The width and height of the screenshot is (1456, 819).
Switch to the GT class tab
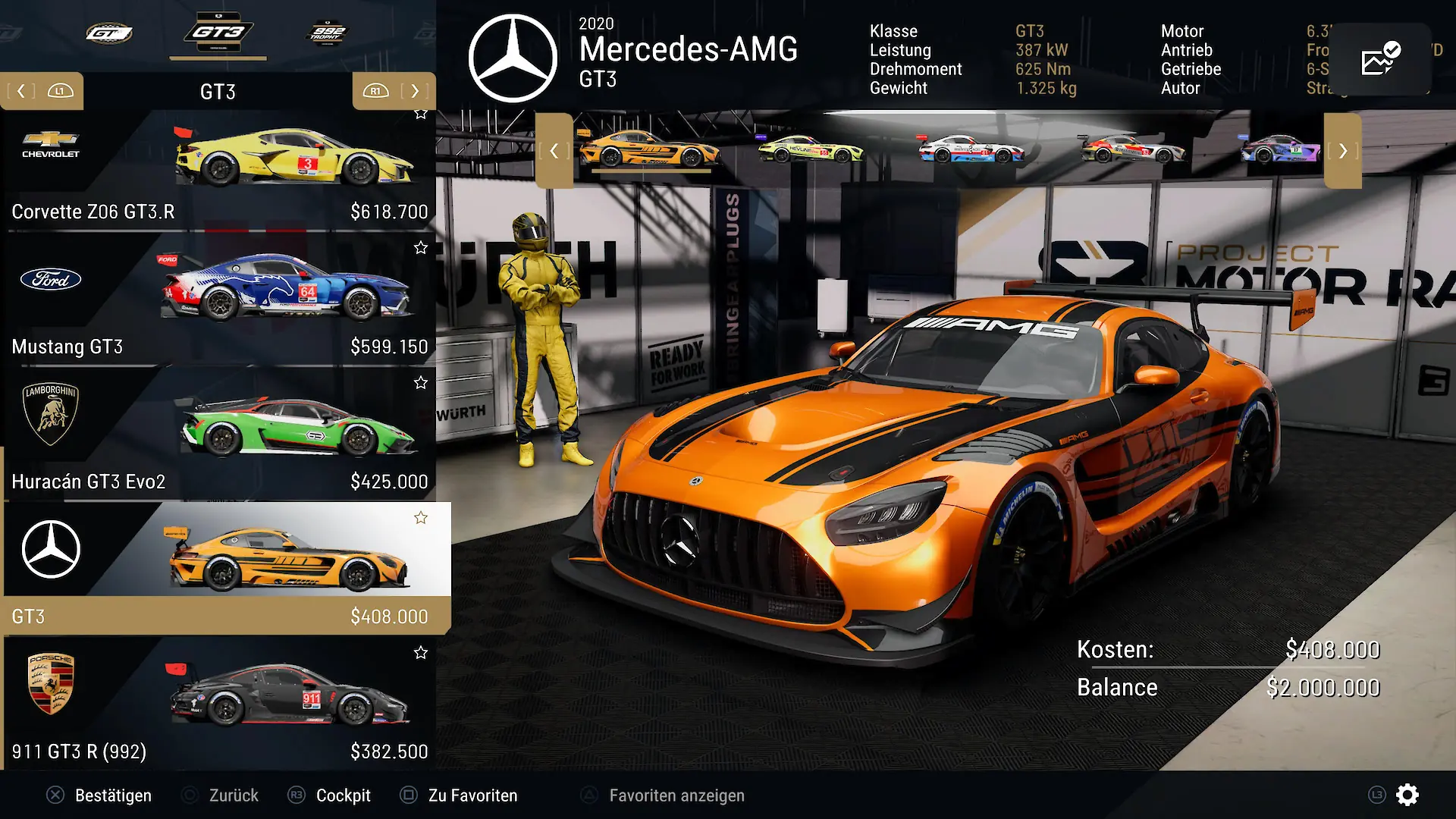pos(109,33)
